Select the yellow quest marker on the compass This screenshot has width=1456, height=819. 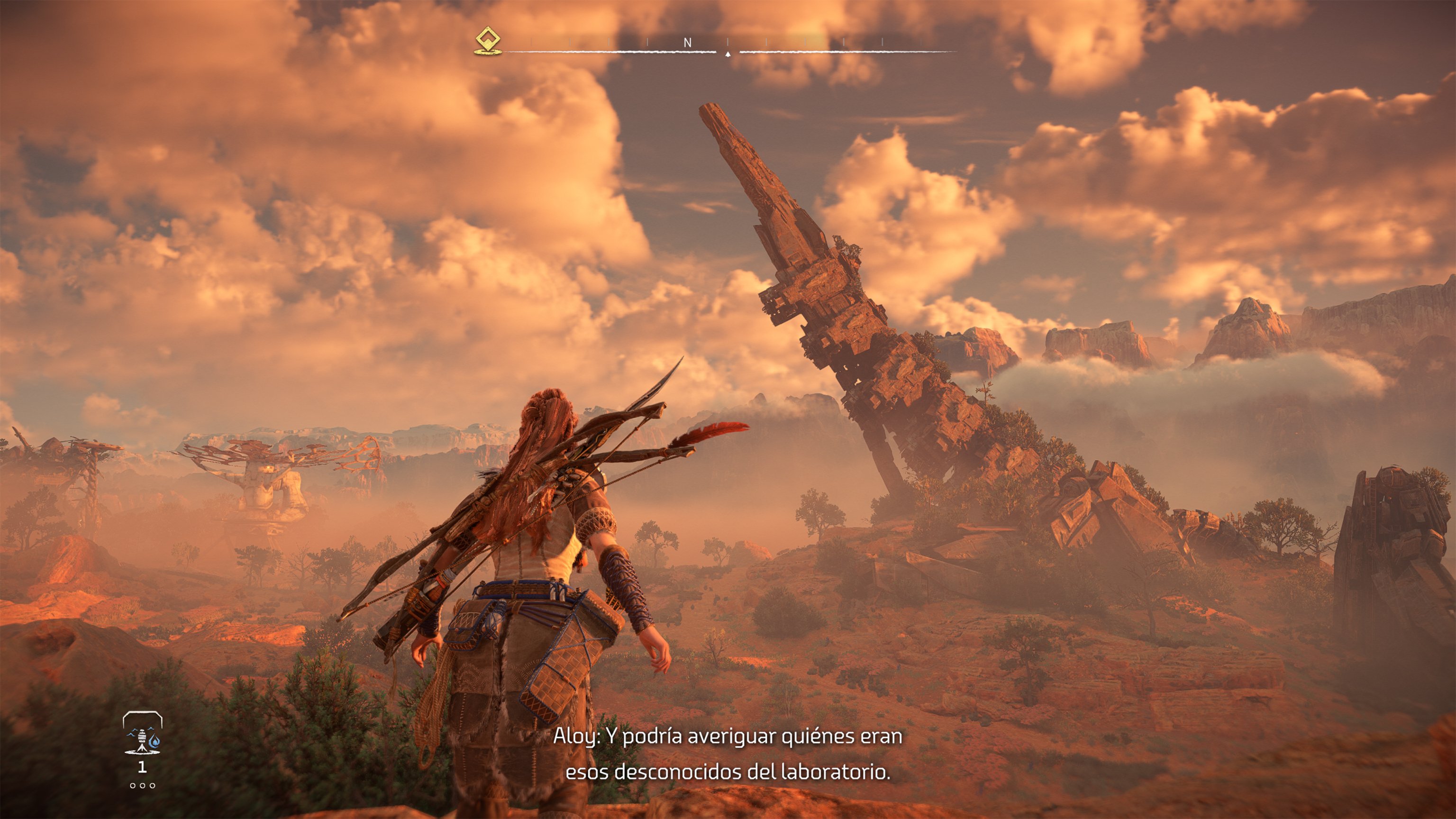488,39
